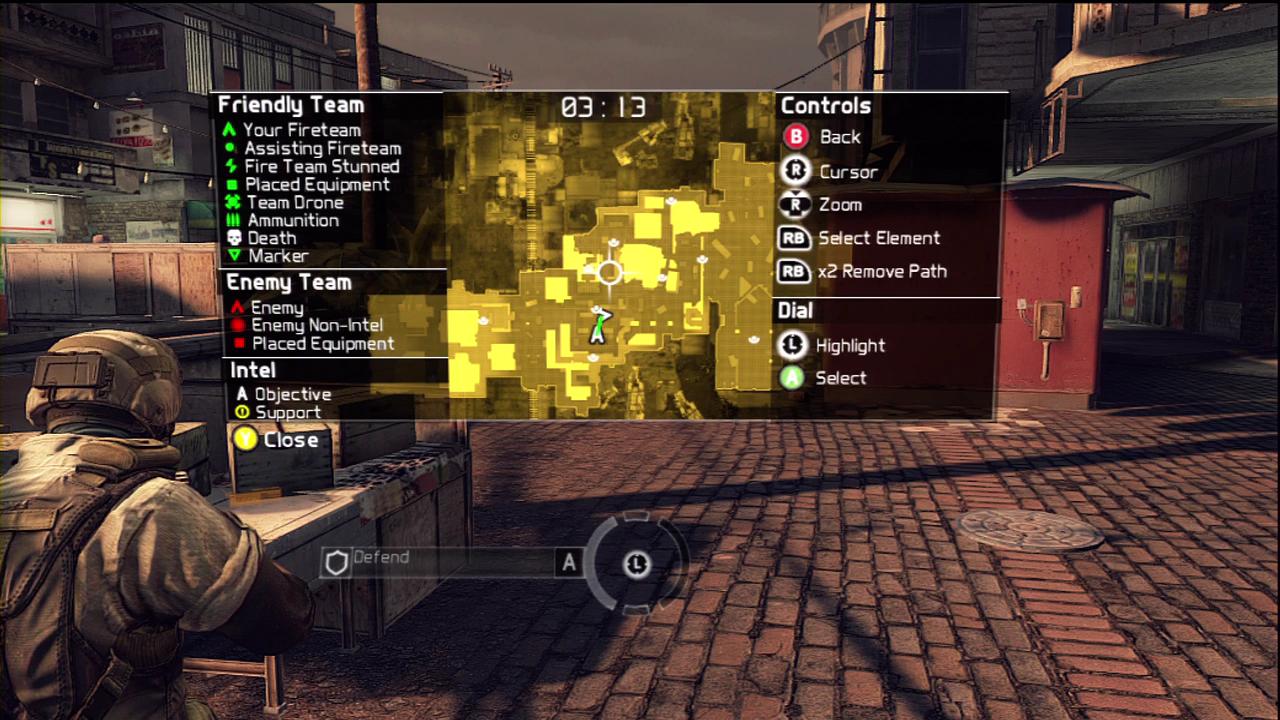1280x720 pixels.
Task: Choose the Enemy Non-Intel legend entry
Action: coord(316,325)
